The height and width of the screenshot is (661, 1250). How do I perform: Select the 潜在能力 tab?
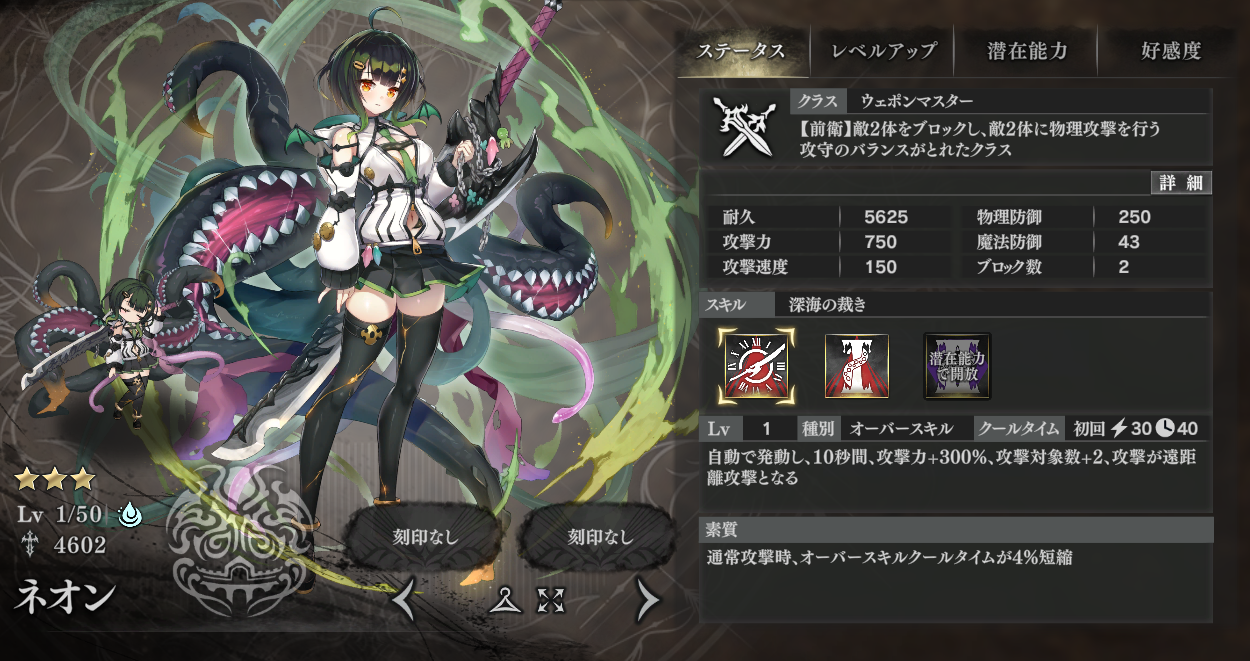click(1027, 51)
